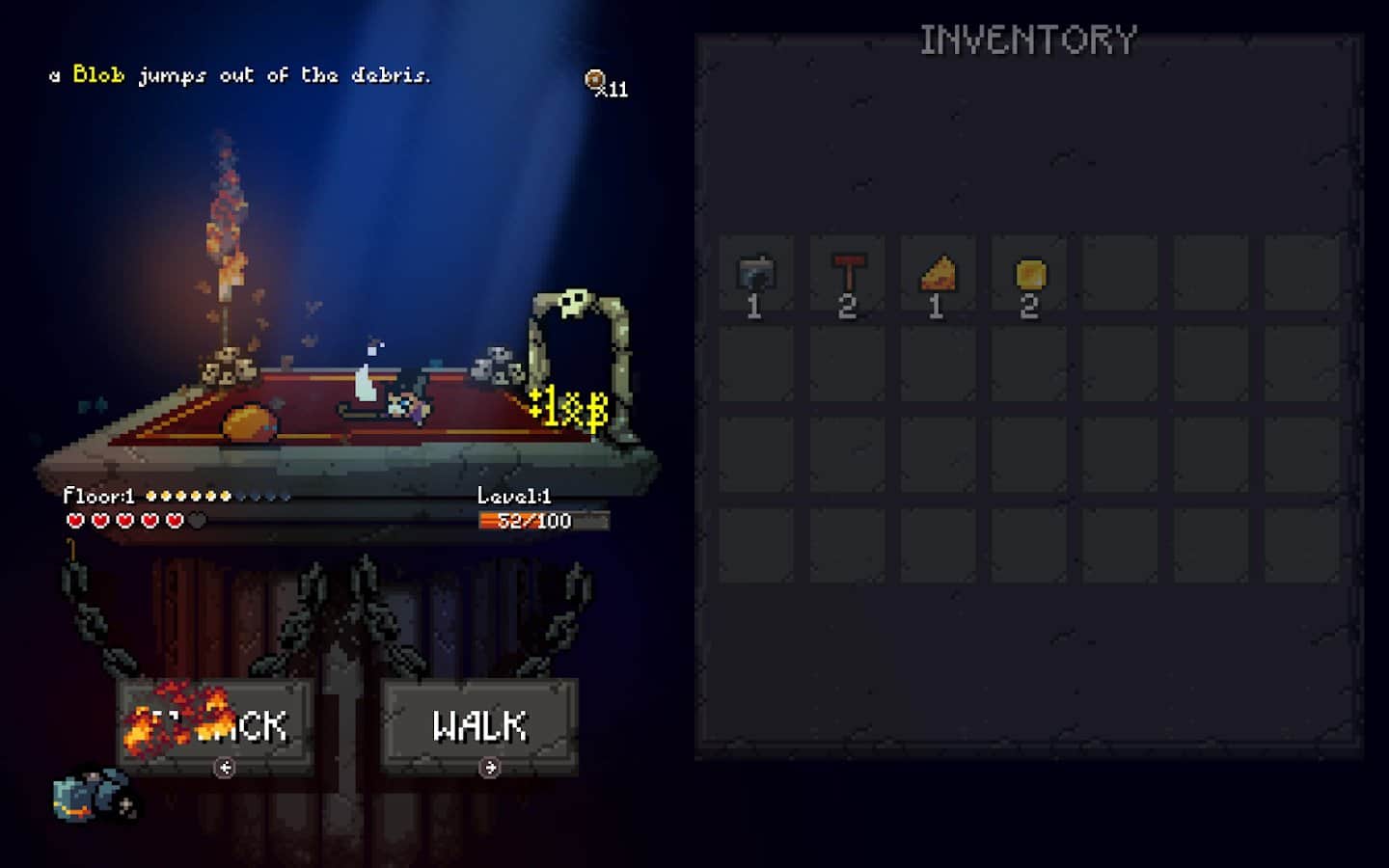
Task: Click the INVENTORY panel title
Action: pos(1028,39)
